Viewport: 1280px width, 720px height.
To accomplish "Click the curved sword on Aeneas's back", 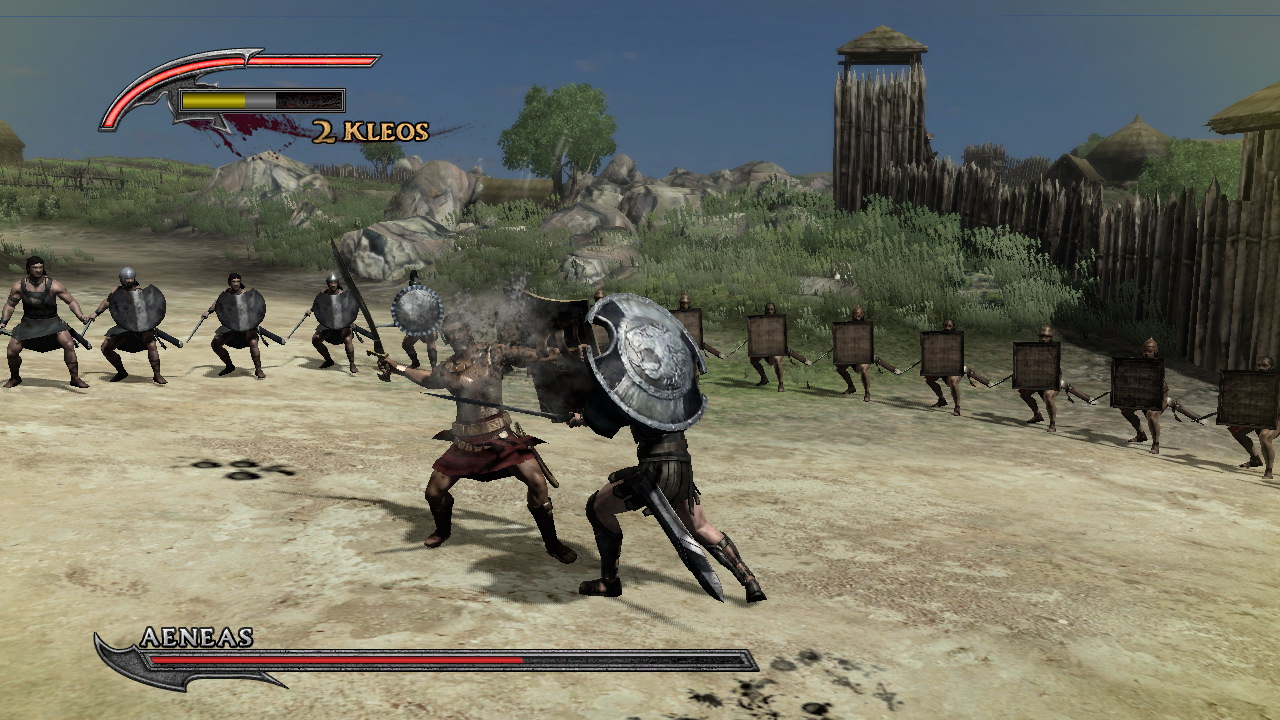I will [680, 530].
